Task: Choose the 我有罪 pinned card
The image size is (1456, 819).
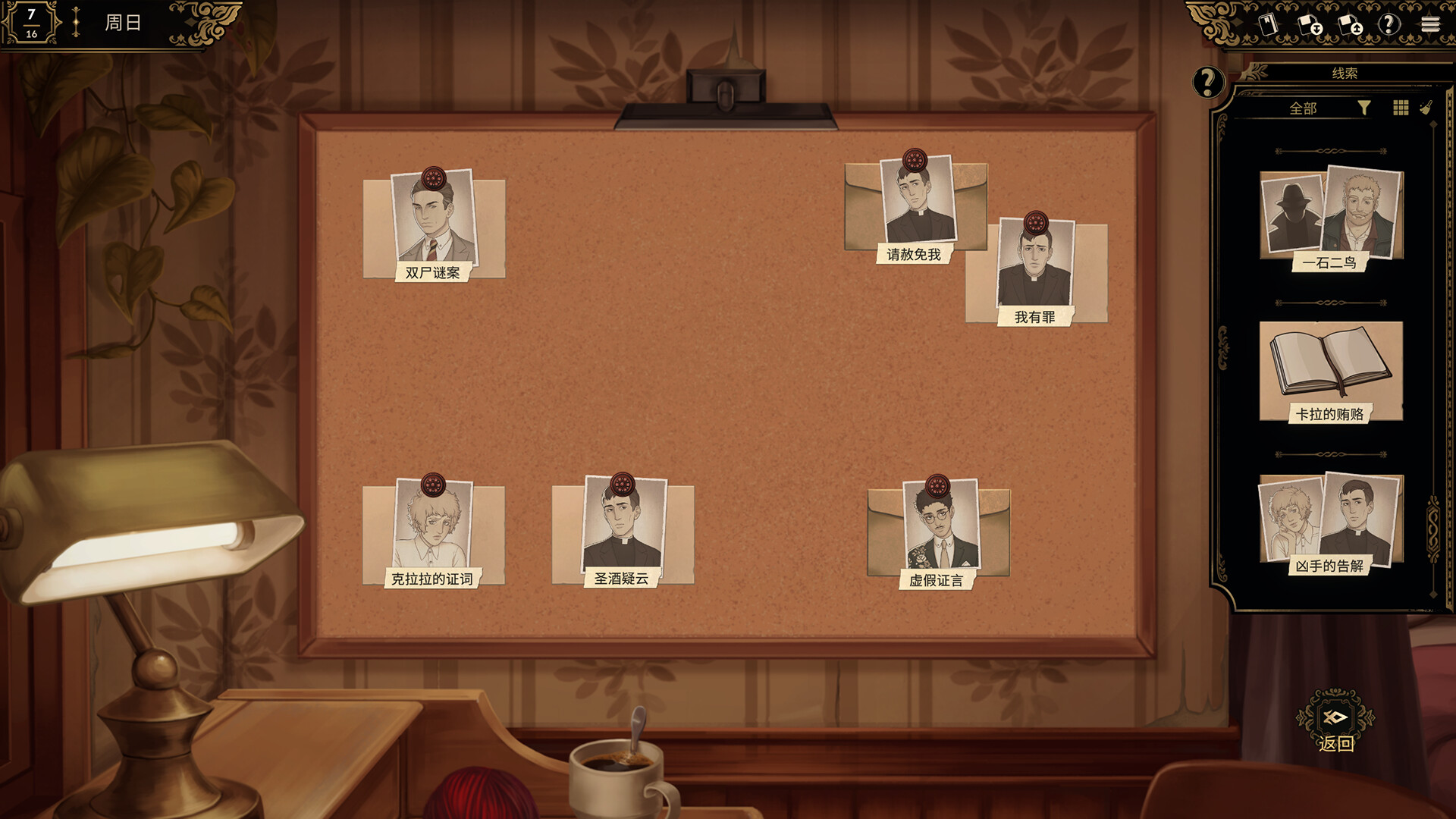Action: click(x=1036, y=271)
